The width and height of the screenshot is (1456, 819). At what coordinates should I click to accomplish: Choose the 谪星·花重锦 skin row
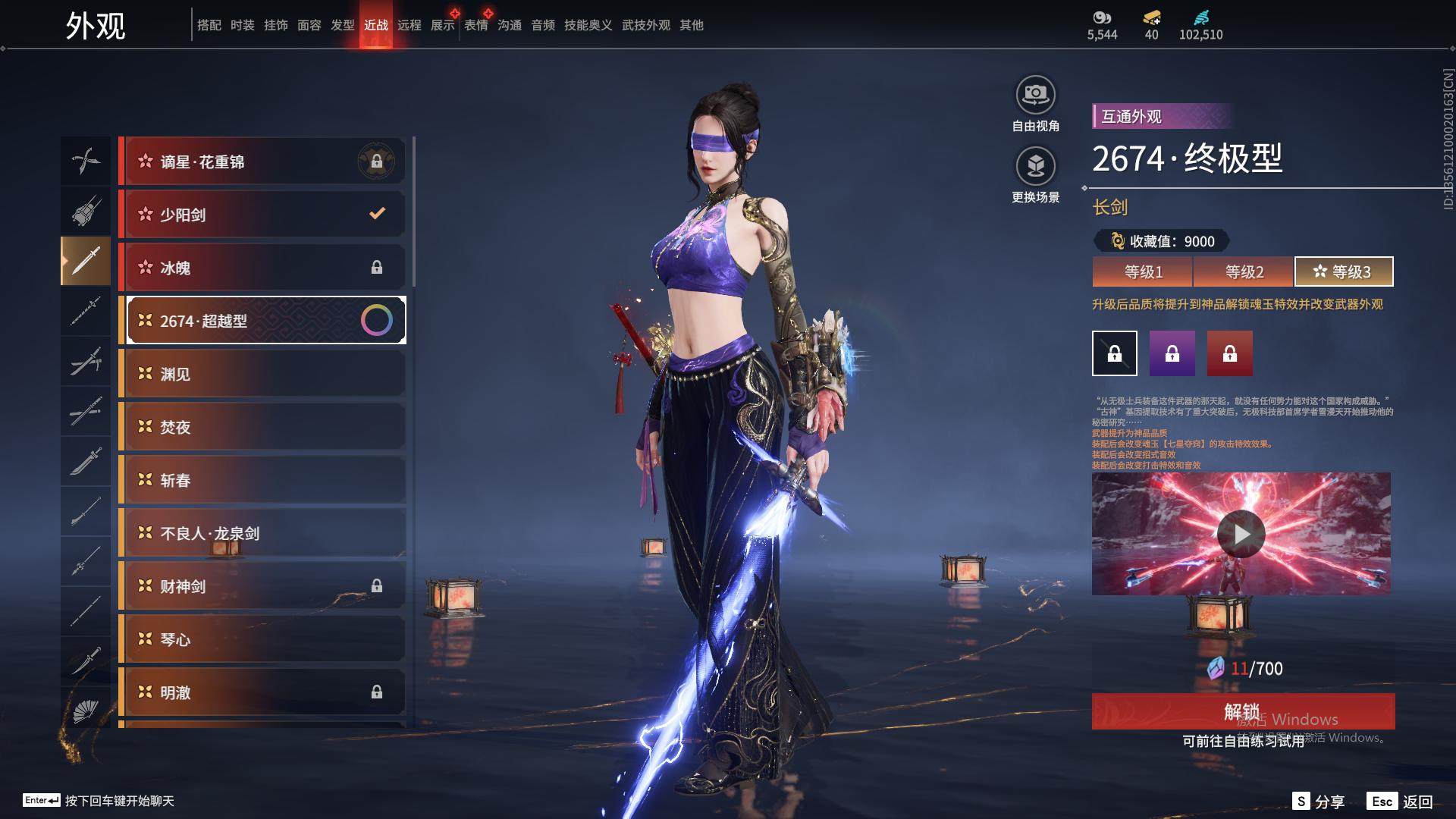262,162
